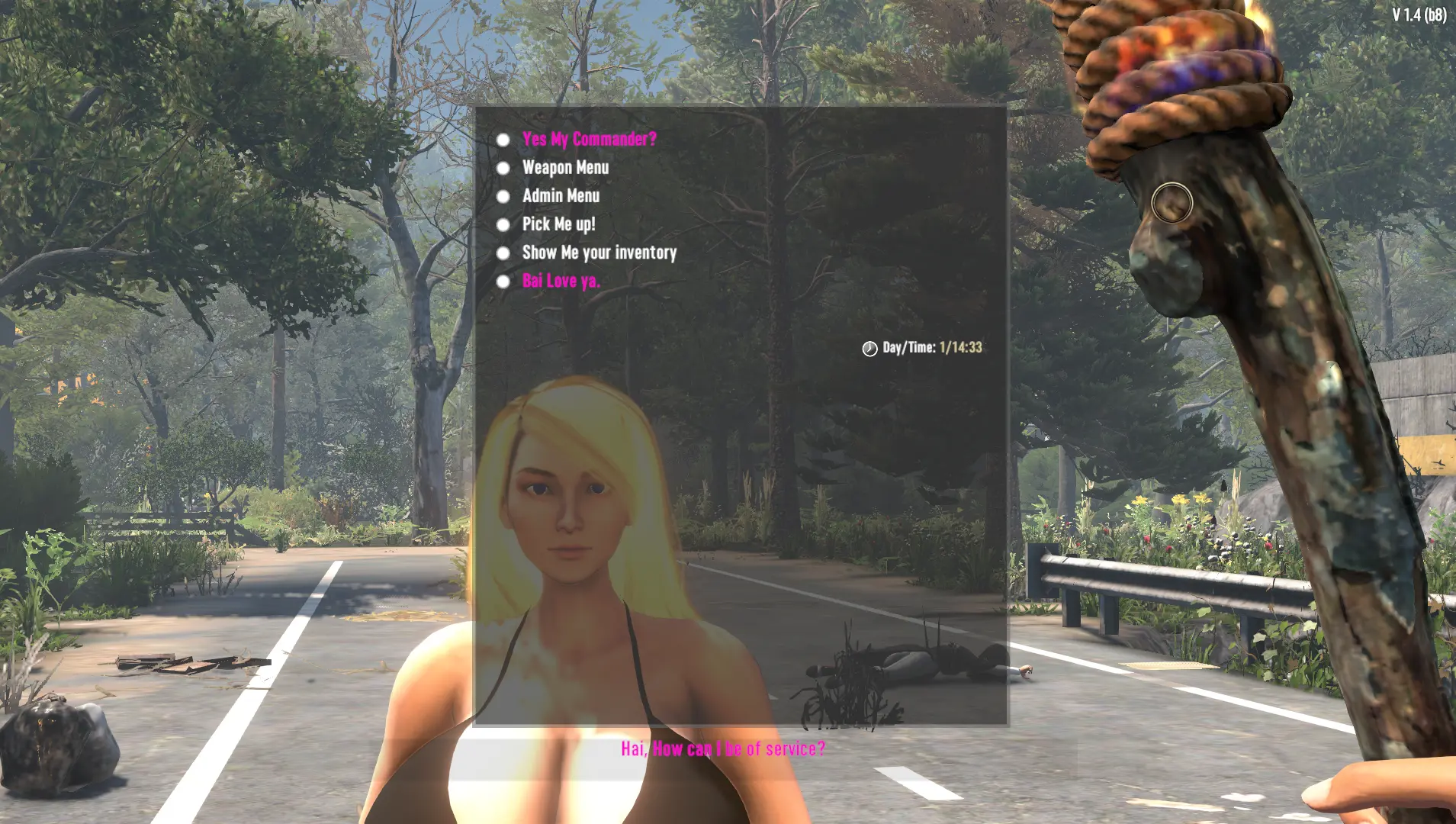Image resolution: width=1456 pixels, height=824 pixels.
Task: Click the clock icon next to Day/Time
Action: pyautogui.click(x=868, y=348)
